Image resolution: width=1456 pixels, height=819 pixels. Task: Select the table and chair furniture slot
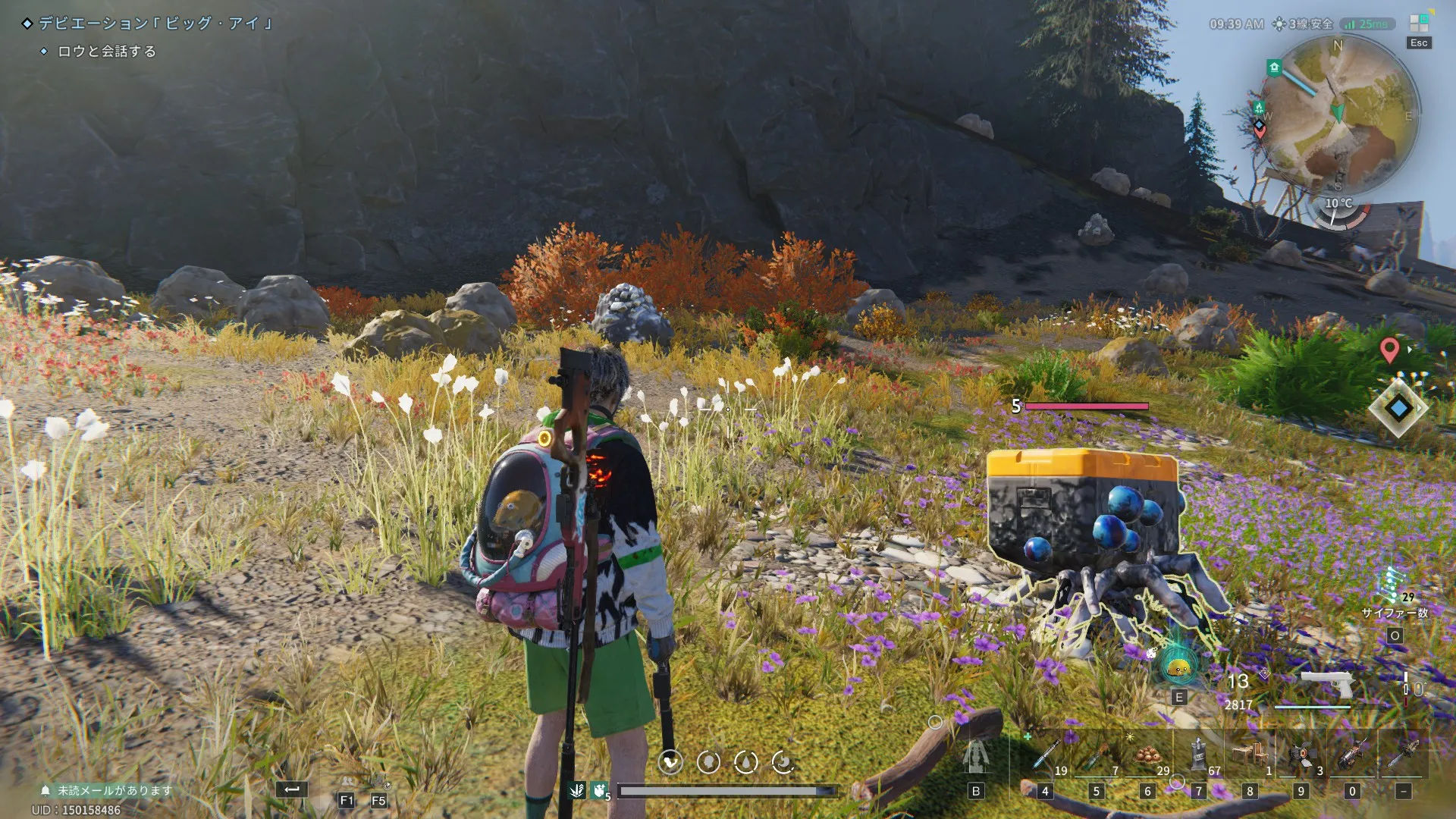[x=1250, y=755]
